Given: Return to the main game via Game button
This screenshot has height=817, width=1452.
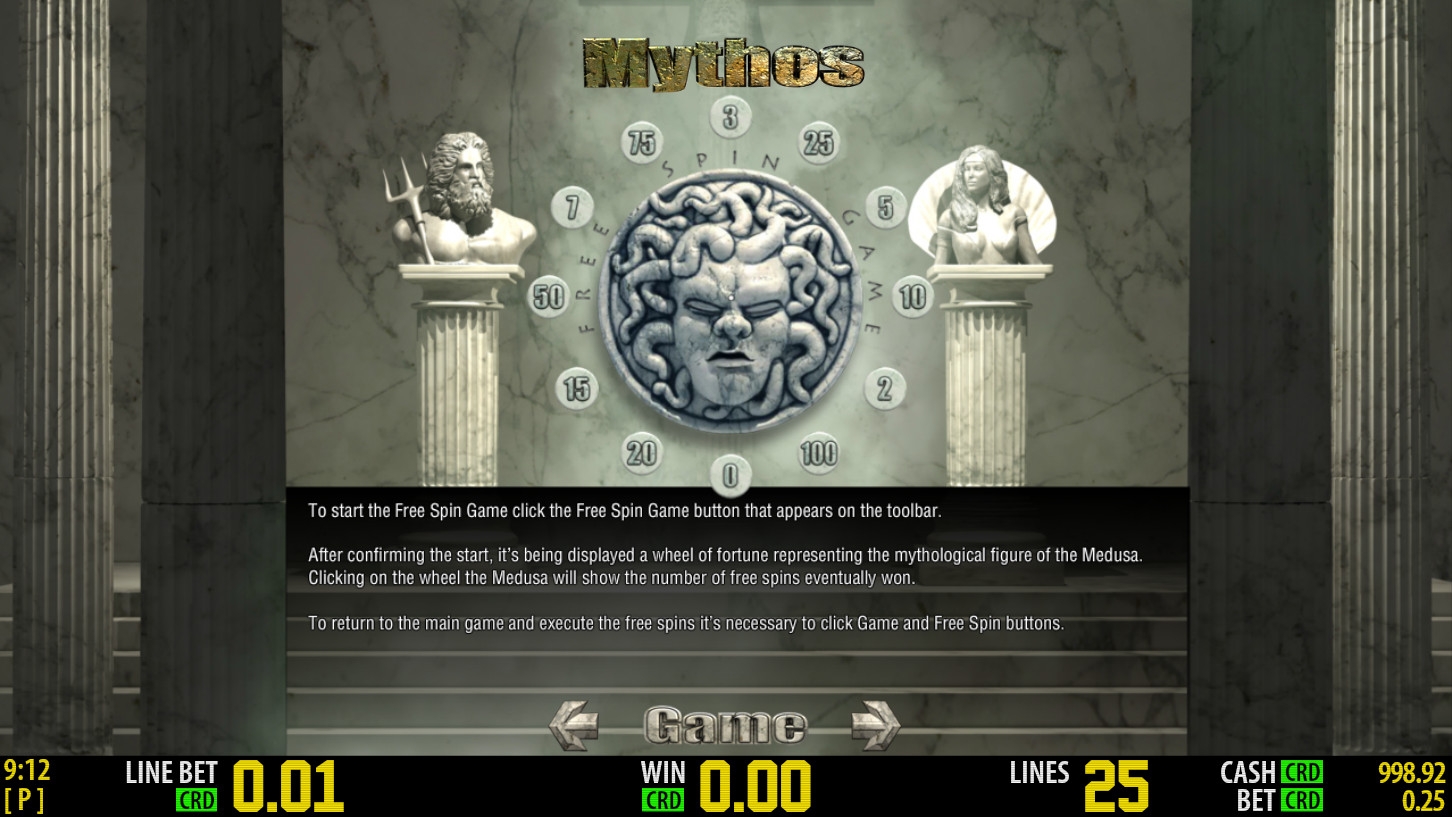Looking at the screenshot, I should click(x=724, y=725).
